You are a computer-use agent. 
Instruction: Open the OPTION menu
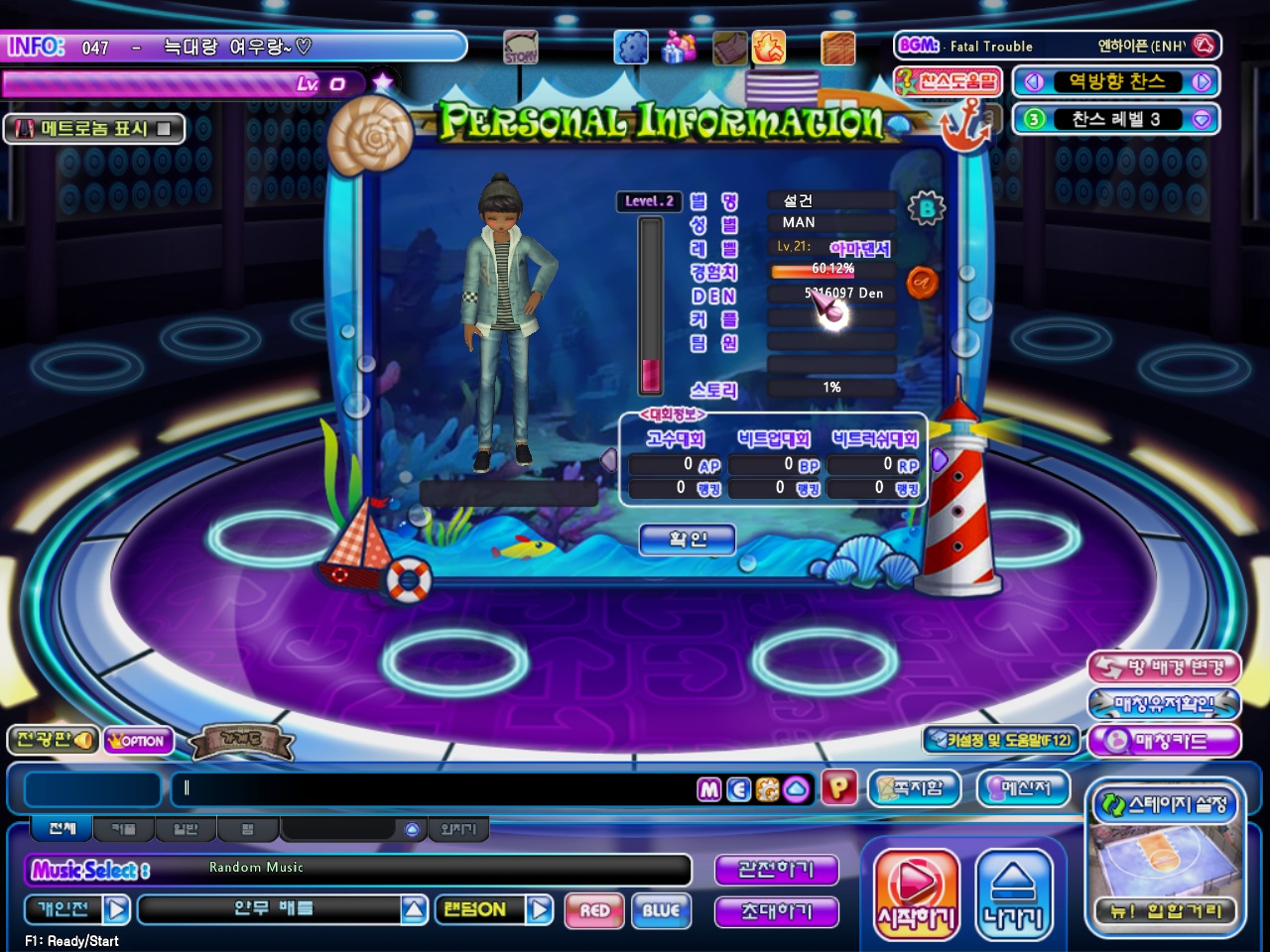point(139,741)
